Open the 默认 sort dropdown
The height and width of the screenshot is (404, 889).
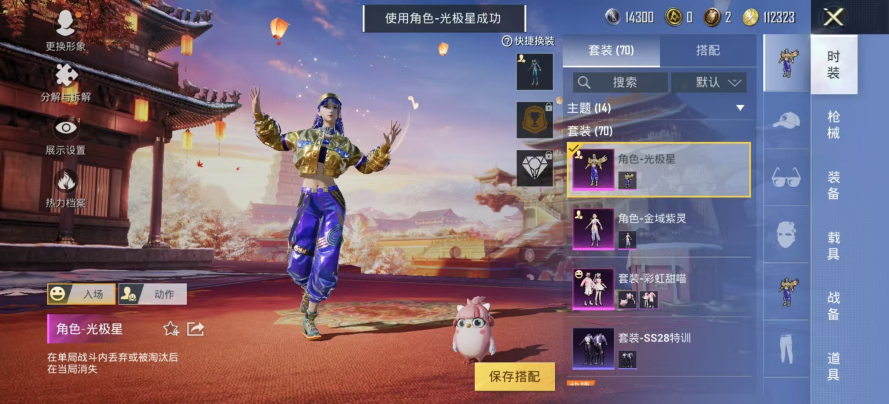(x=709, y=82)
